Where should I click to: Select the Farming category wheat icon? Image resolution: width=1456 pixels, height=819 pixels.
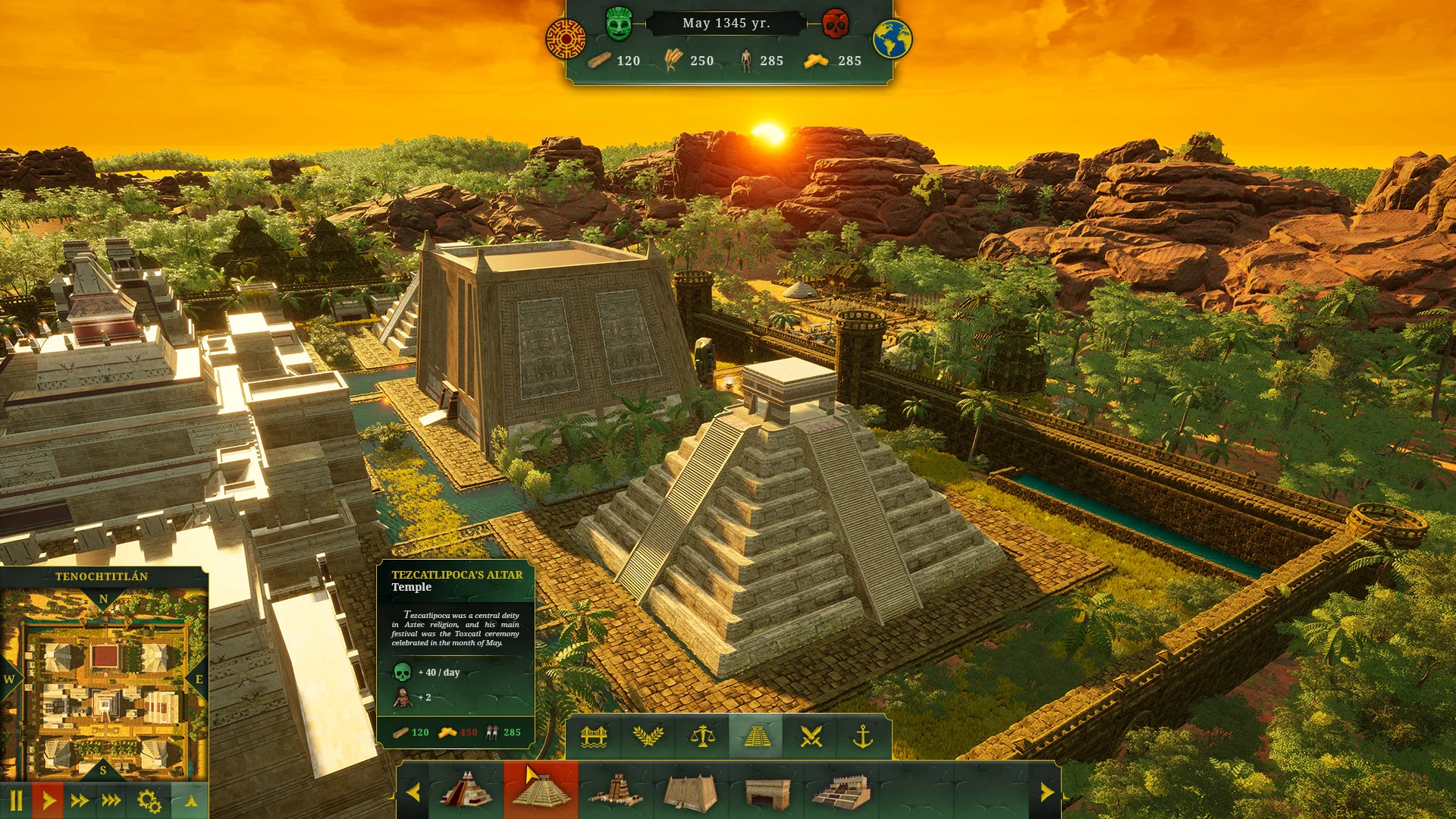coord(650,736)
